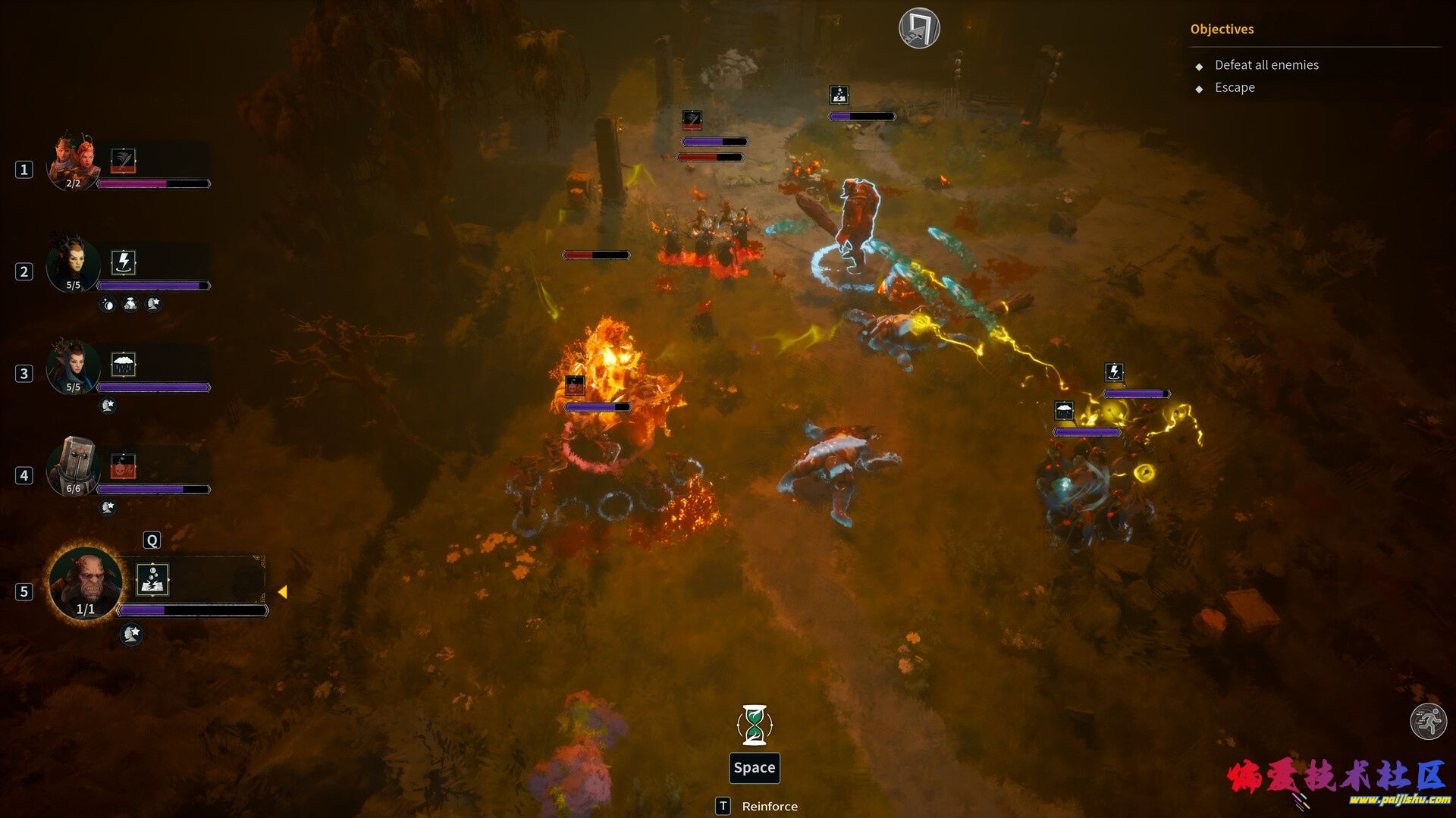Select the ogre hero portrait
Viewport: 1456px width, 818px height.
[x=86, y=584]
